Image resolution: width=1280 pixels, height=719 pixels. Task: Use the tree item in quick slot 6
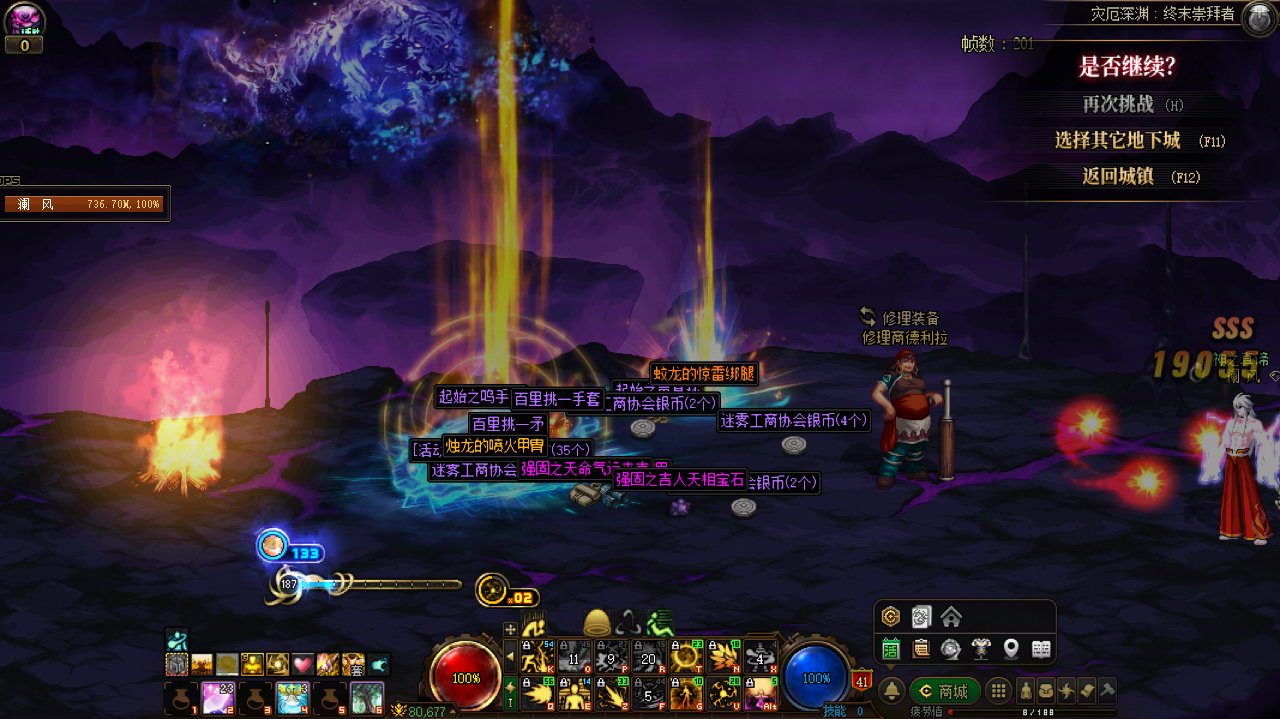click(x=366, y=698)
